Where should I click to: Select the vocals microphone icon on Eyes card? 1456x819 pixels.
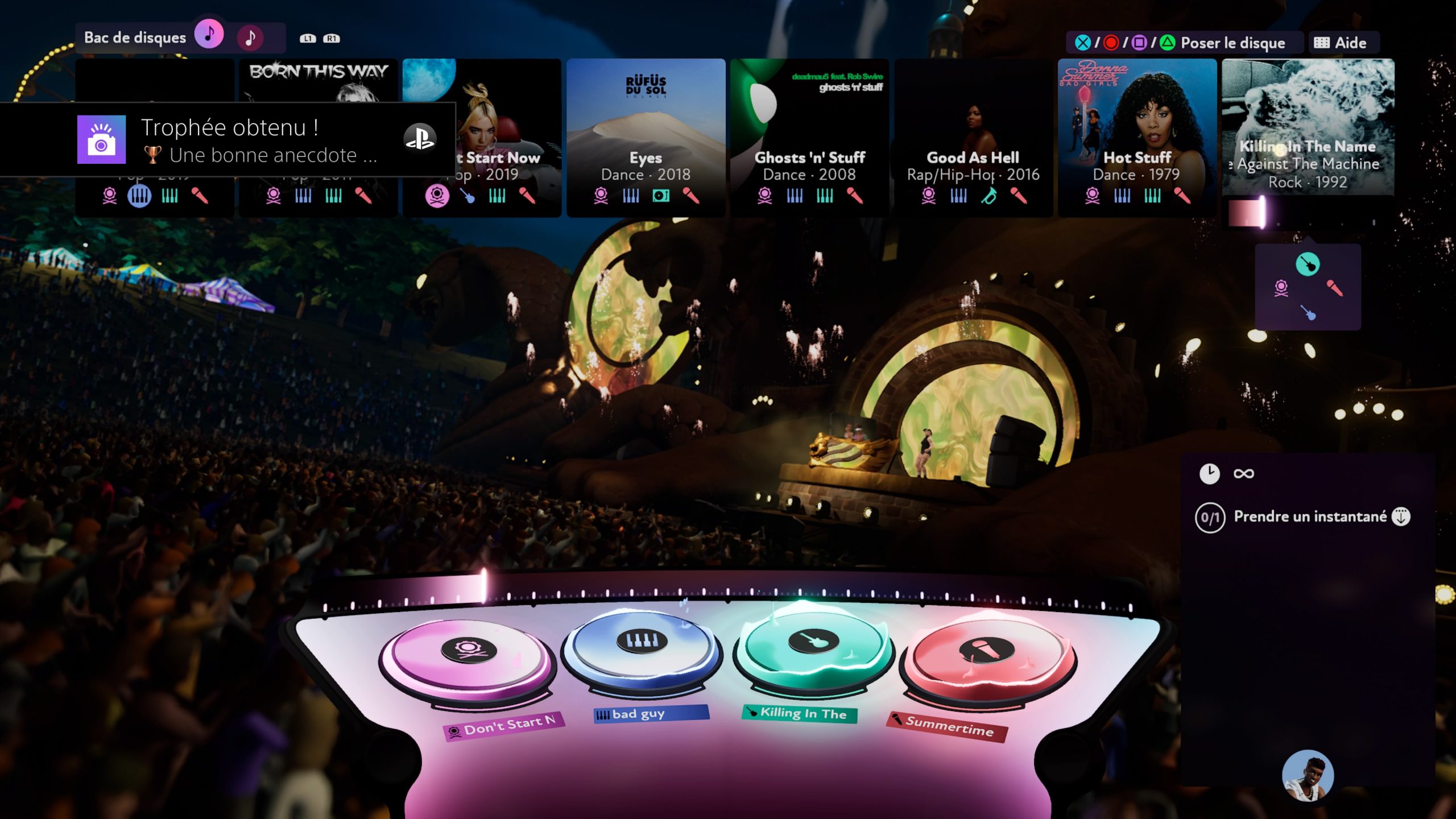tap(690, 196)
